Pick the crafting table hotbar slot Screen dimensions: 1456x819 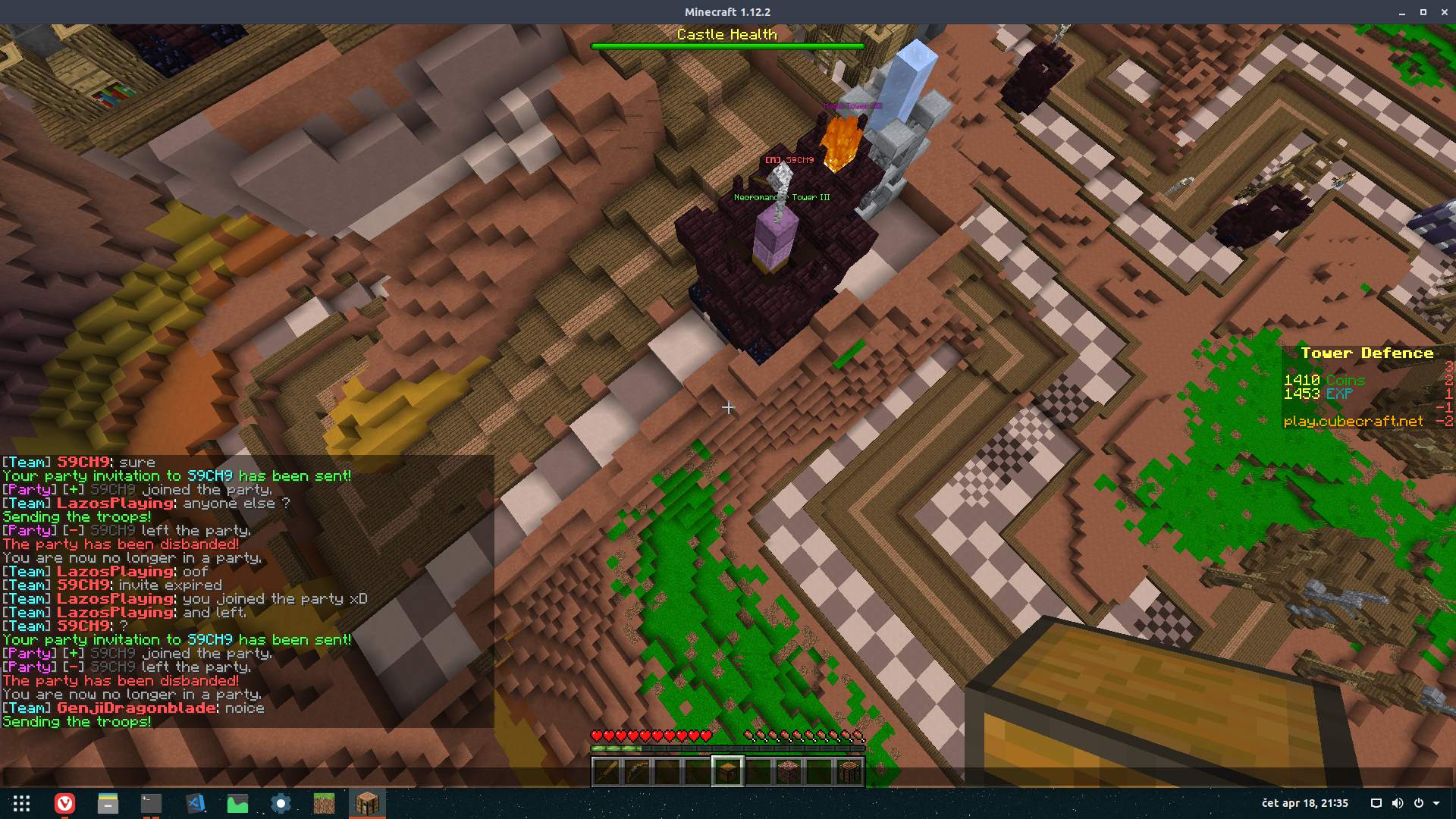pos(849,772)
